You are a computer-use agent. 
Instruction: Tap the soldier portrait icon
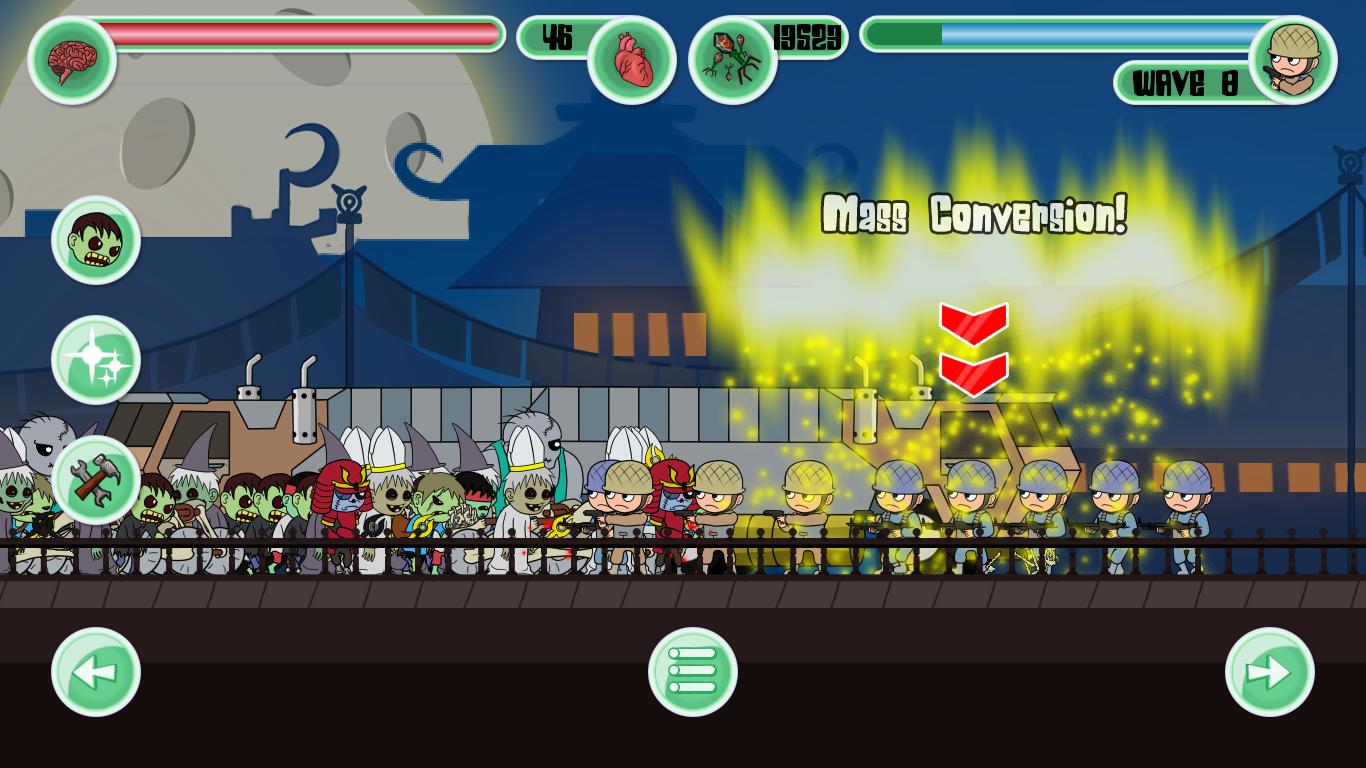[1293, 60]
